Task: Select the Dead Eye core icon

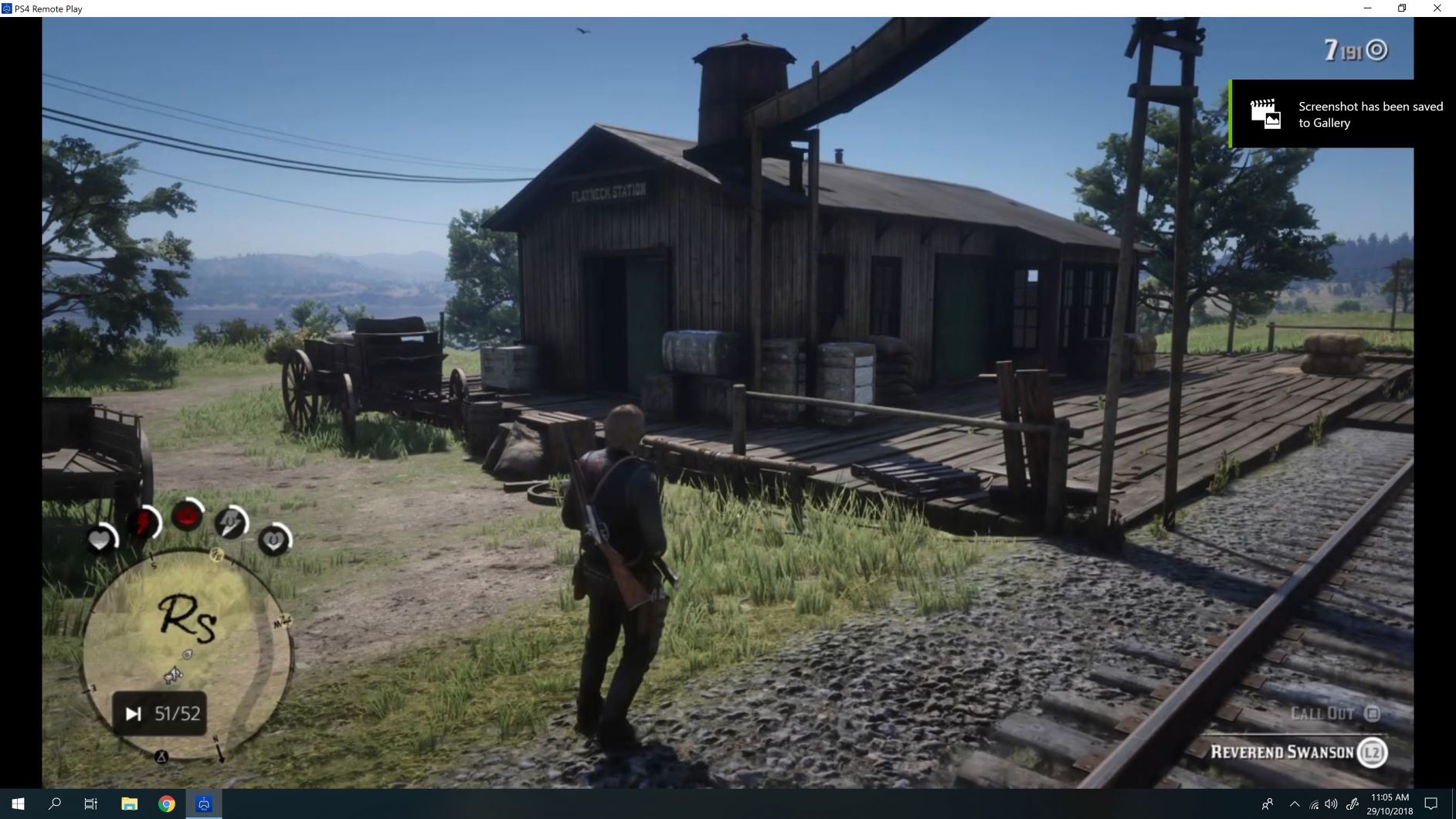Action: (x=185, y=516)
